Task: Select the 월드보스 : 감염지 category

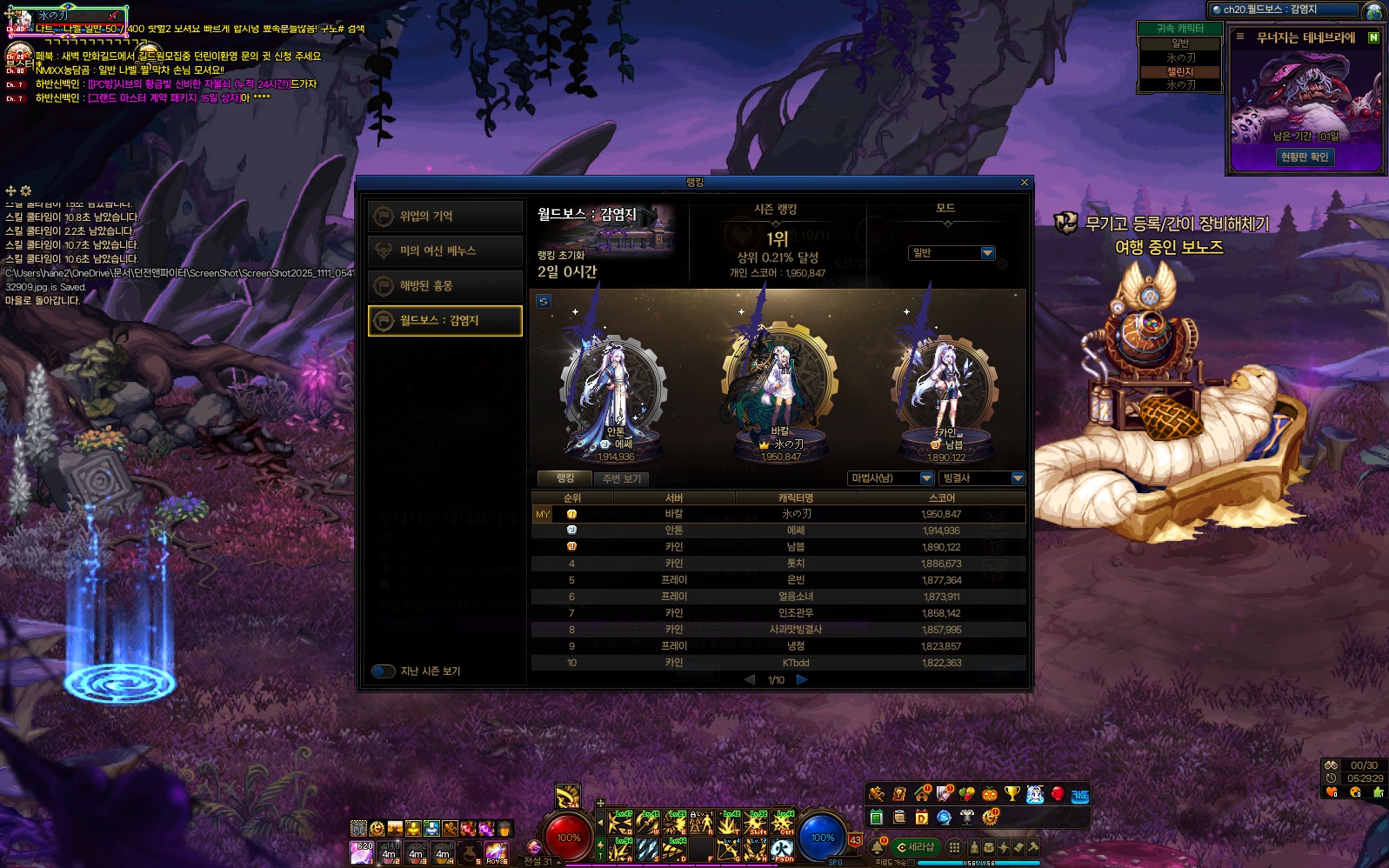Action: (444, 320)
